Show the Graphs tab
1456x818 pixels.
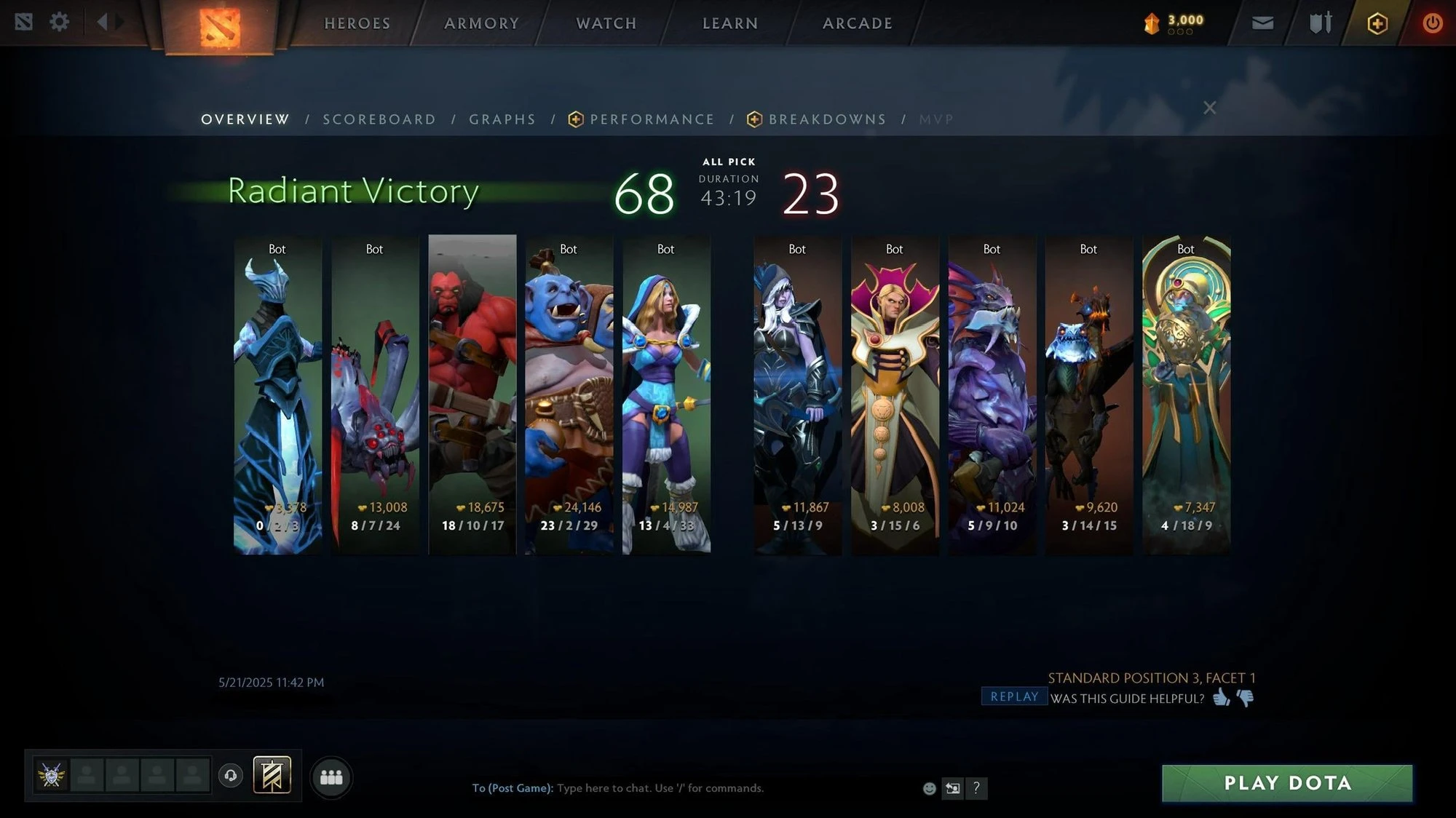[x=502, y=119]
